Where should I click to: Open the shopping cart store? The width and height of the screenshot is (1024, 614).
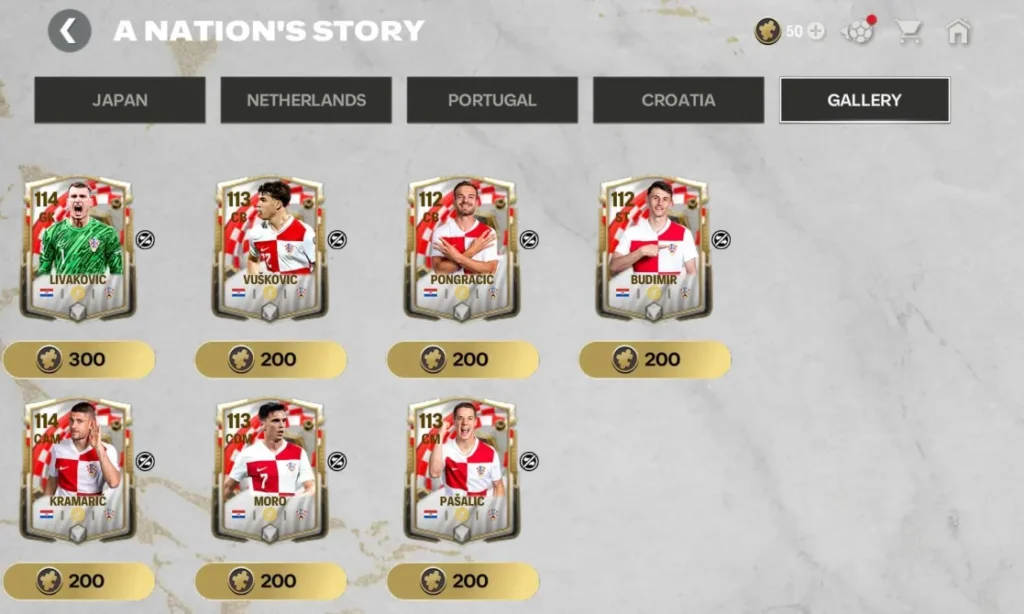pos(909,31)
